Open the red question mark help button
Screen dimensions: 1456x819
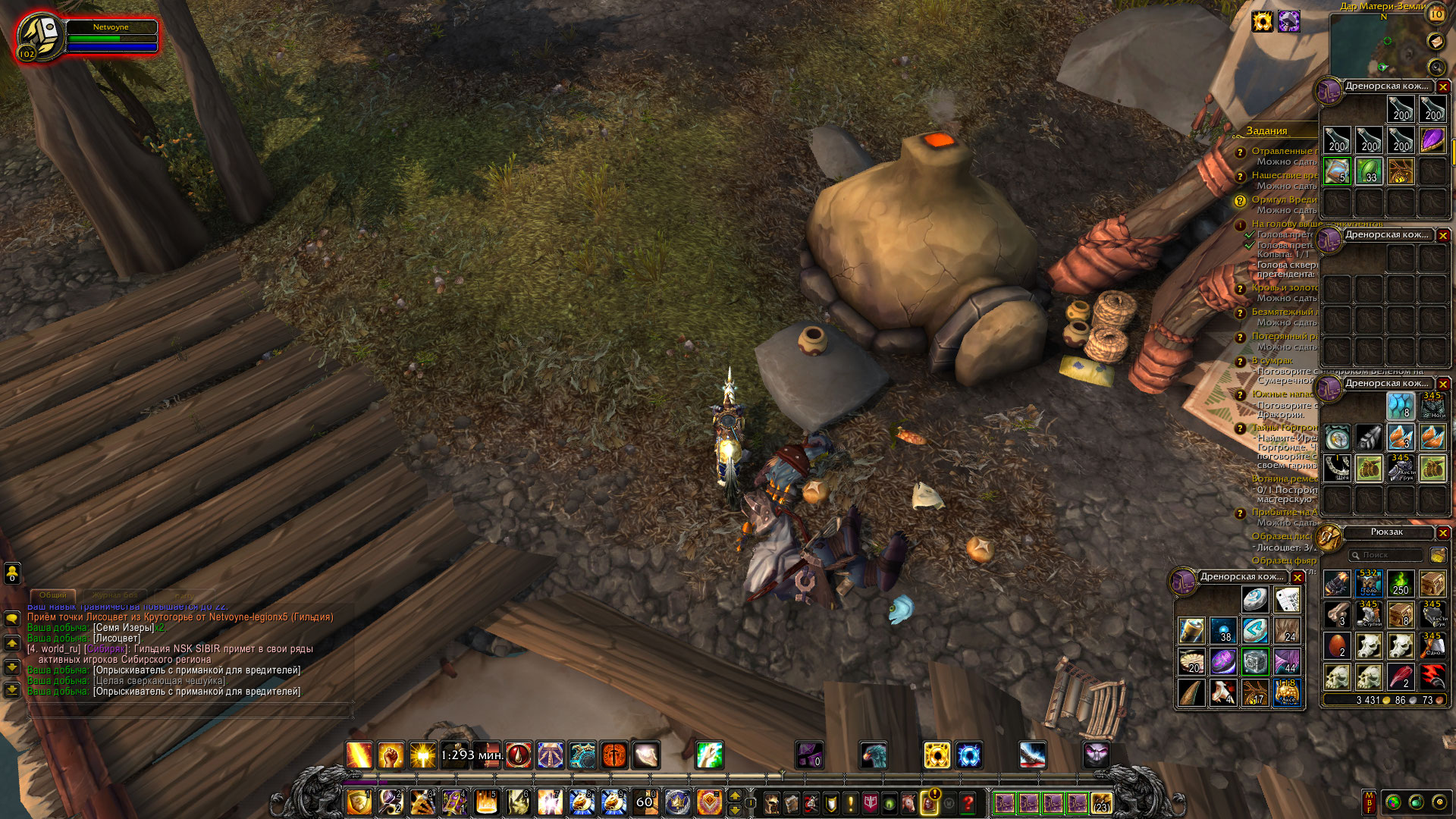coord(968,802)
